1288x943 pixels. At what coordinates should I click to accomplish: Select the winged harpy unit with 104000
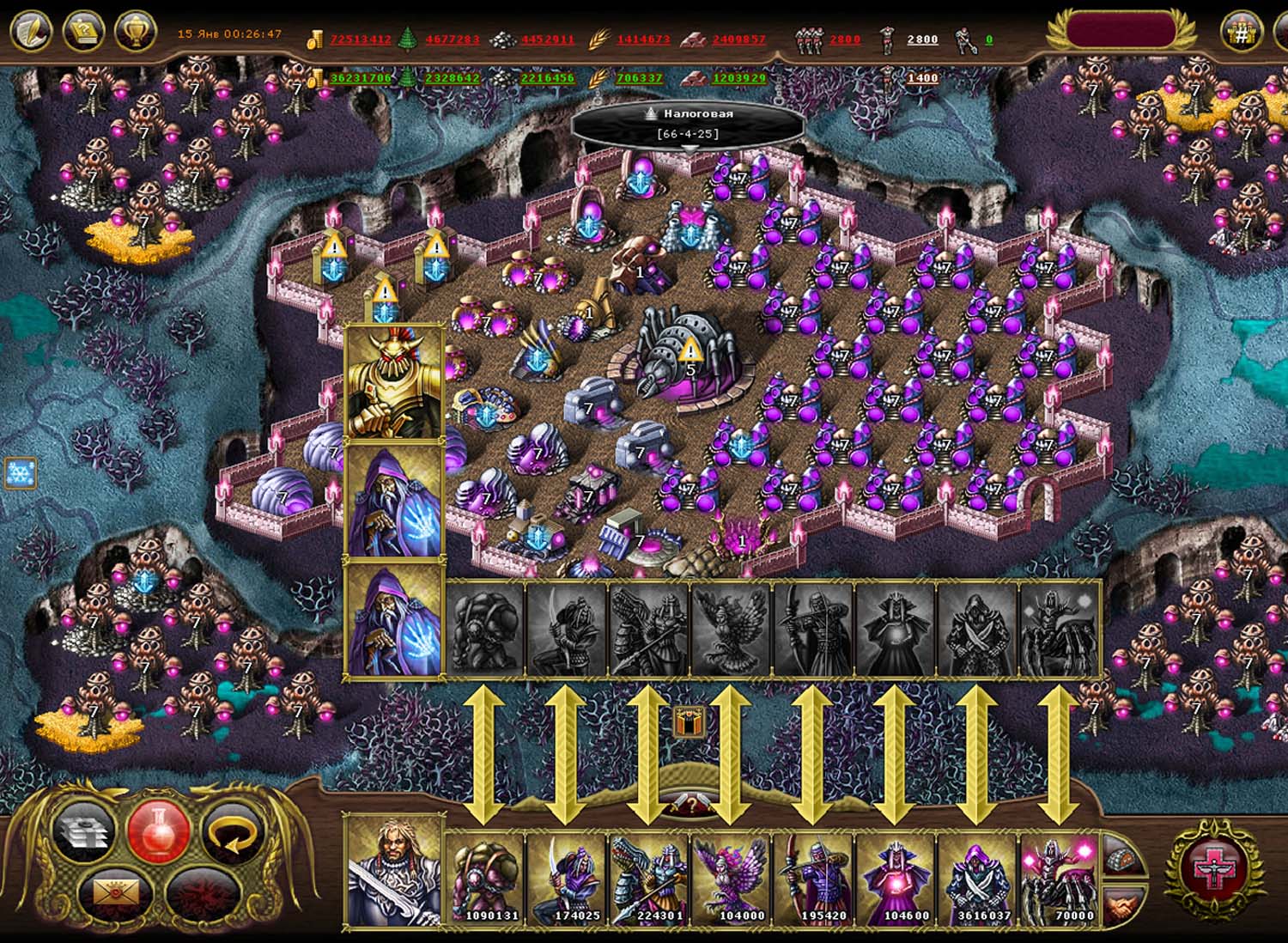pos(732,879)
